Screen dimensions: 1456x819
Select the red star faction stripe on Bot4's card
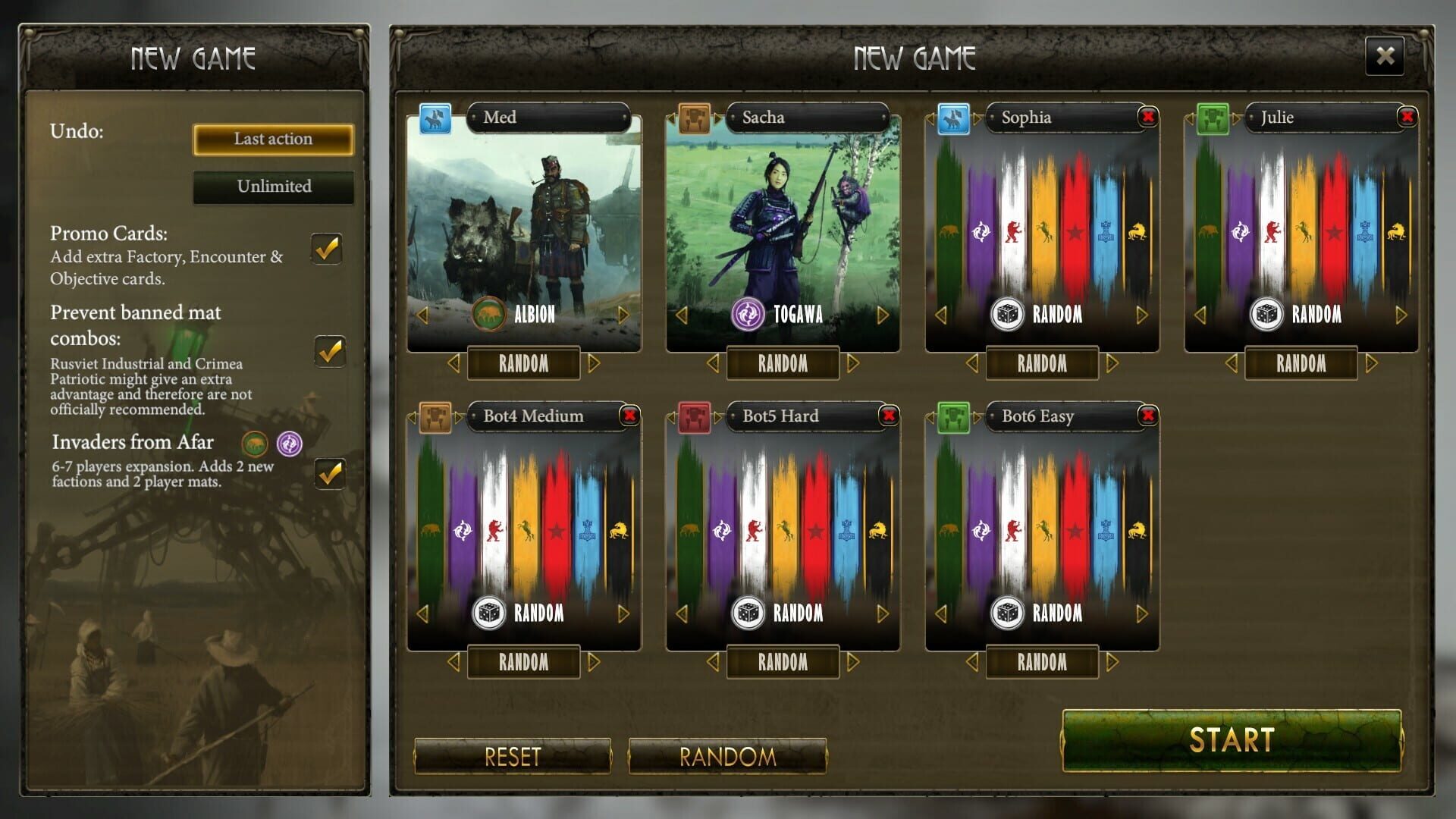click(557, 531)
